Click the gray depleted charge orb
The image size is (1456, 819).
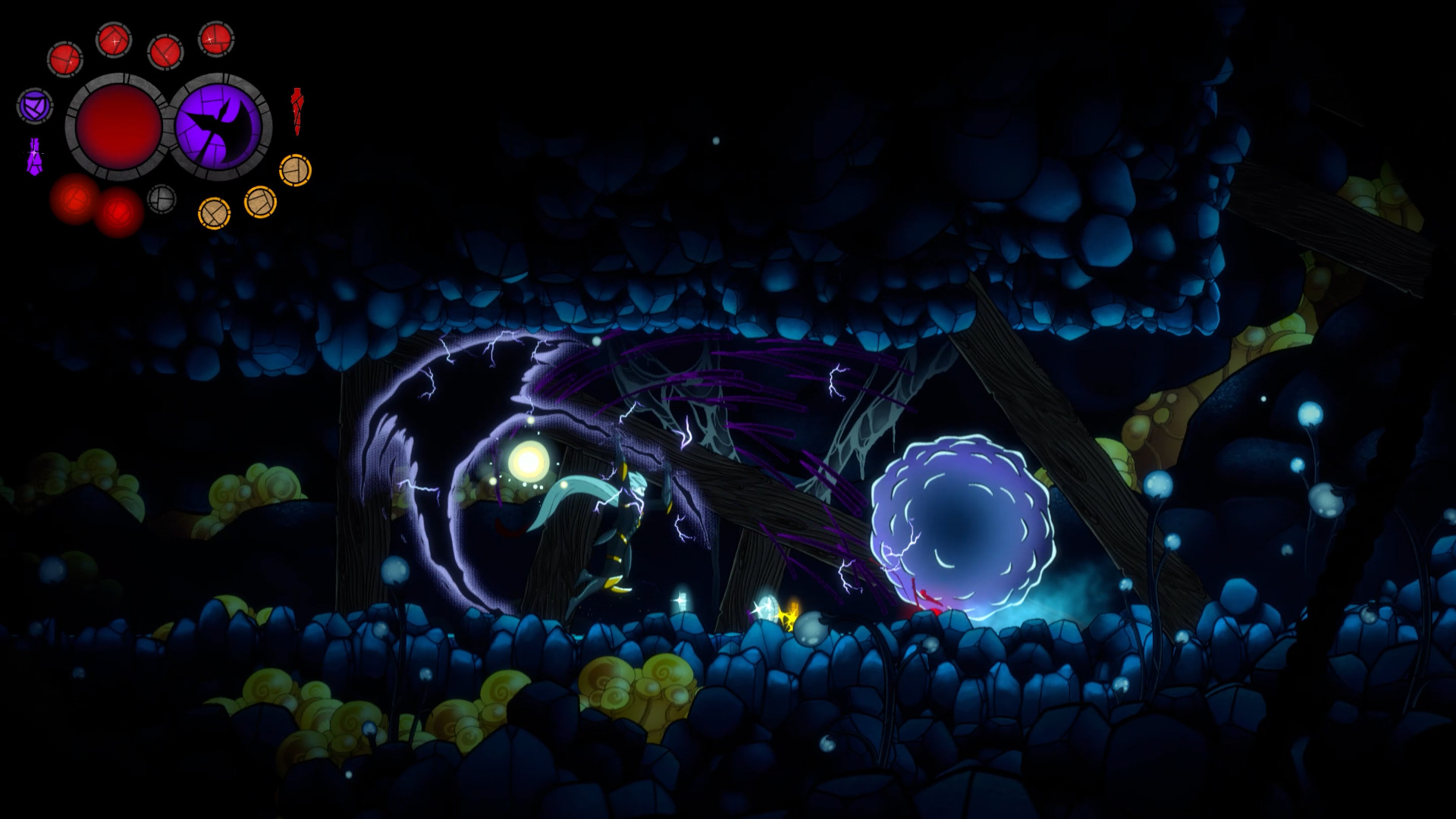pyautogui.click(x=161, y=199)
